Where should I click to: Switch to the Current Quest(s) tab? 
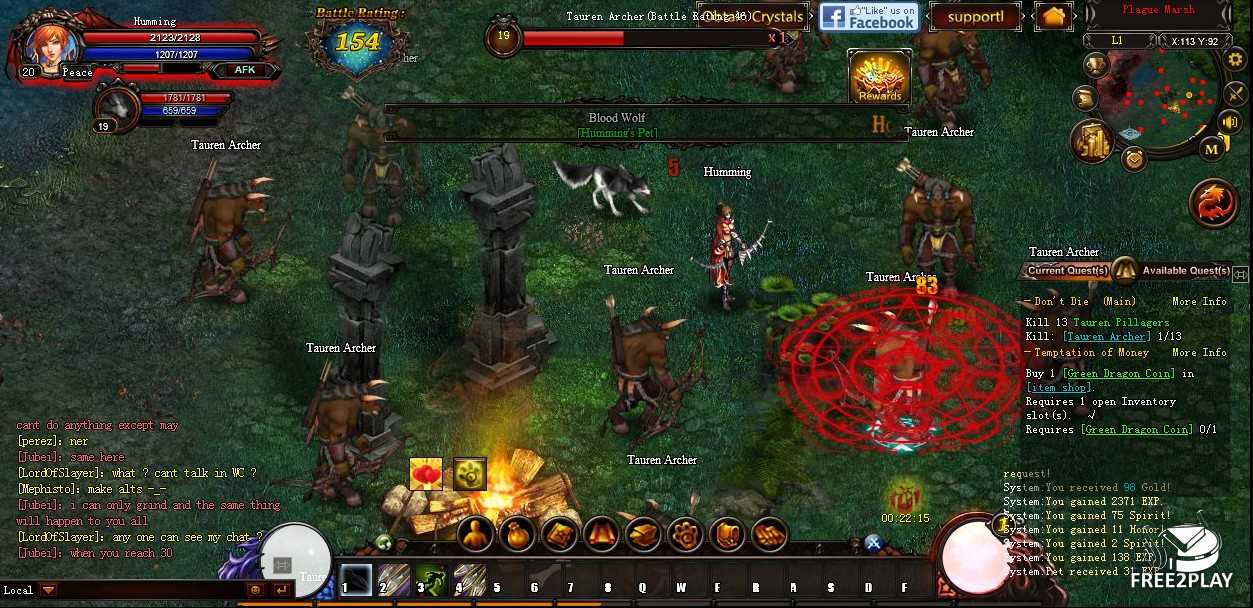pyautogui.click(x=1068, y=271)
